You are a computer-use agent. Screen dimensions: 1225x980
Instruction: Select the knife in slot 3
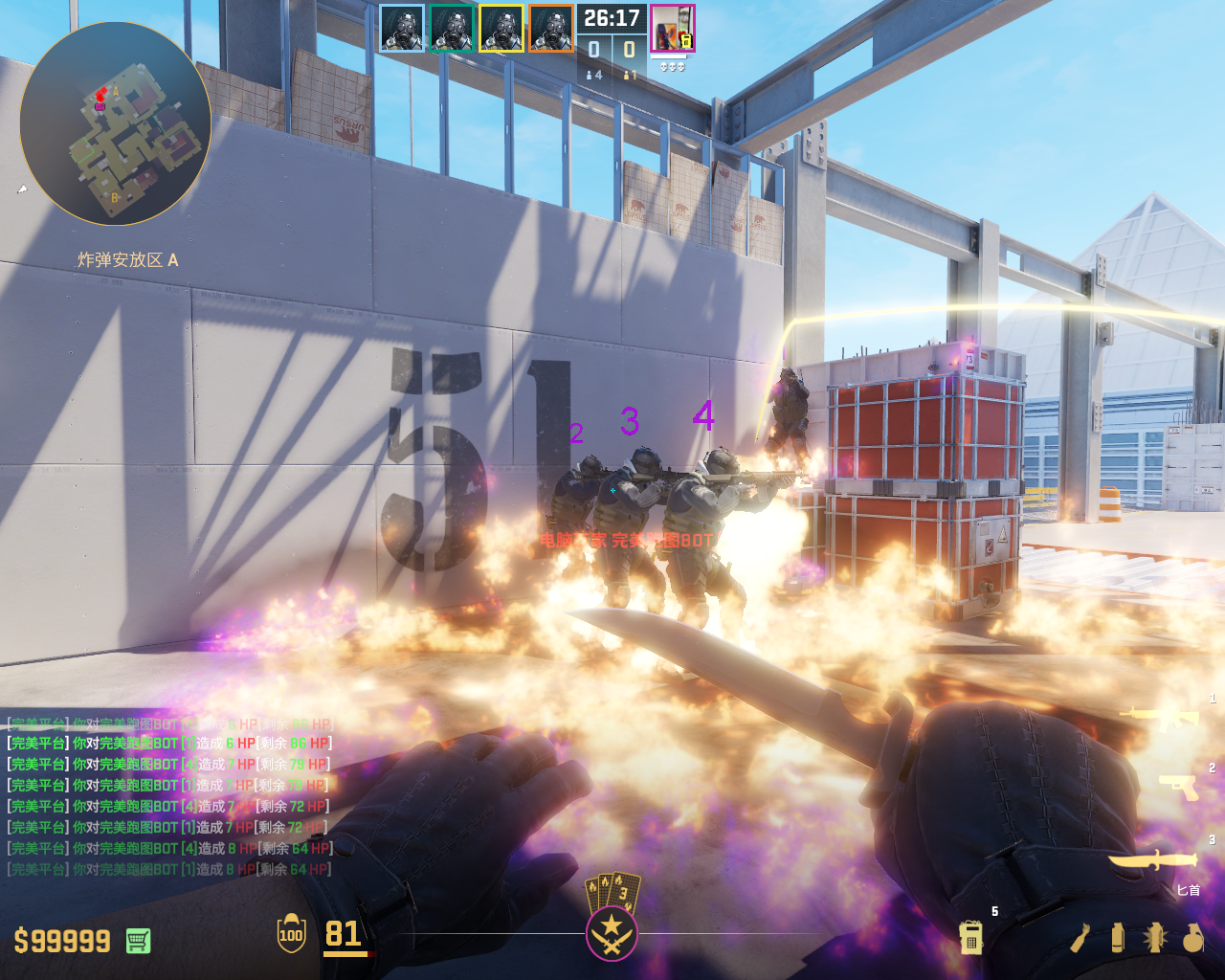coord(1152,858)
